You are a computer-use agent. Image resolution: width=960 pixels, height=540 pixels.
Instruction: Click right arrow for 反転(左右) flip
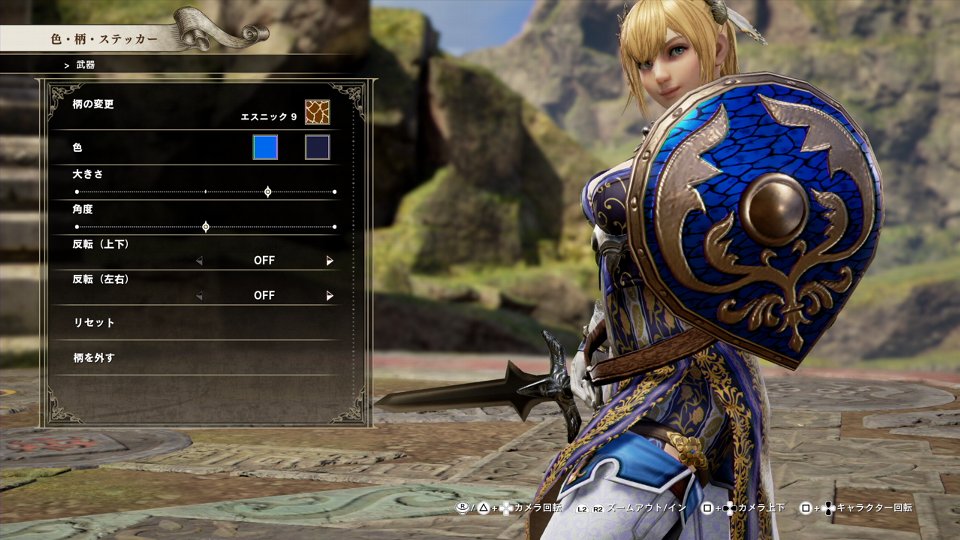pos(329,296)
